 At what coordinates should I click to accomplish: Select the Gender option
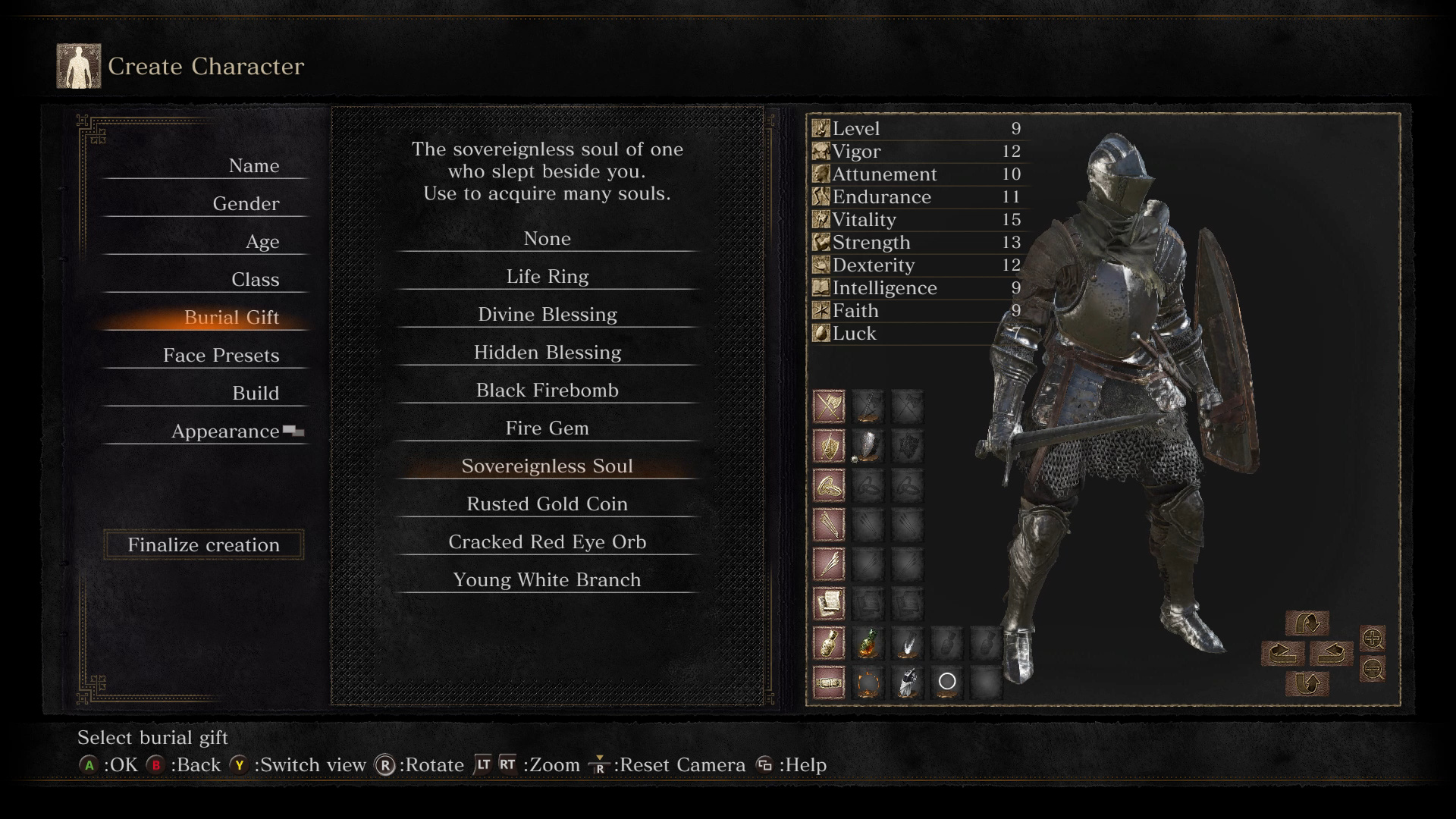tap(246, 204)
